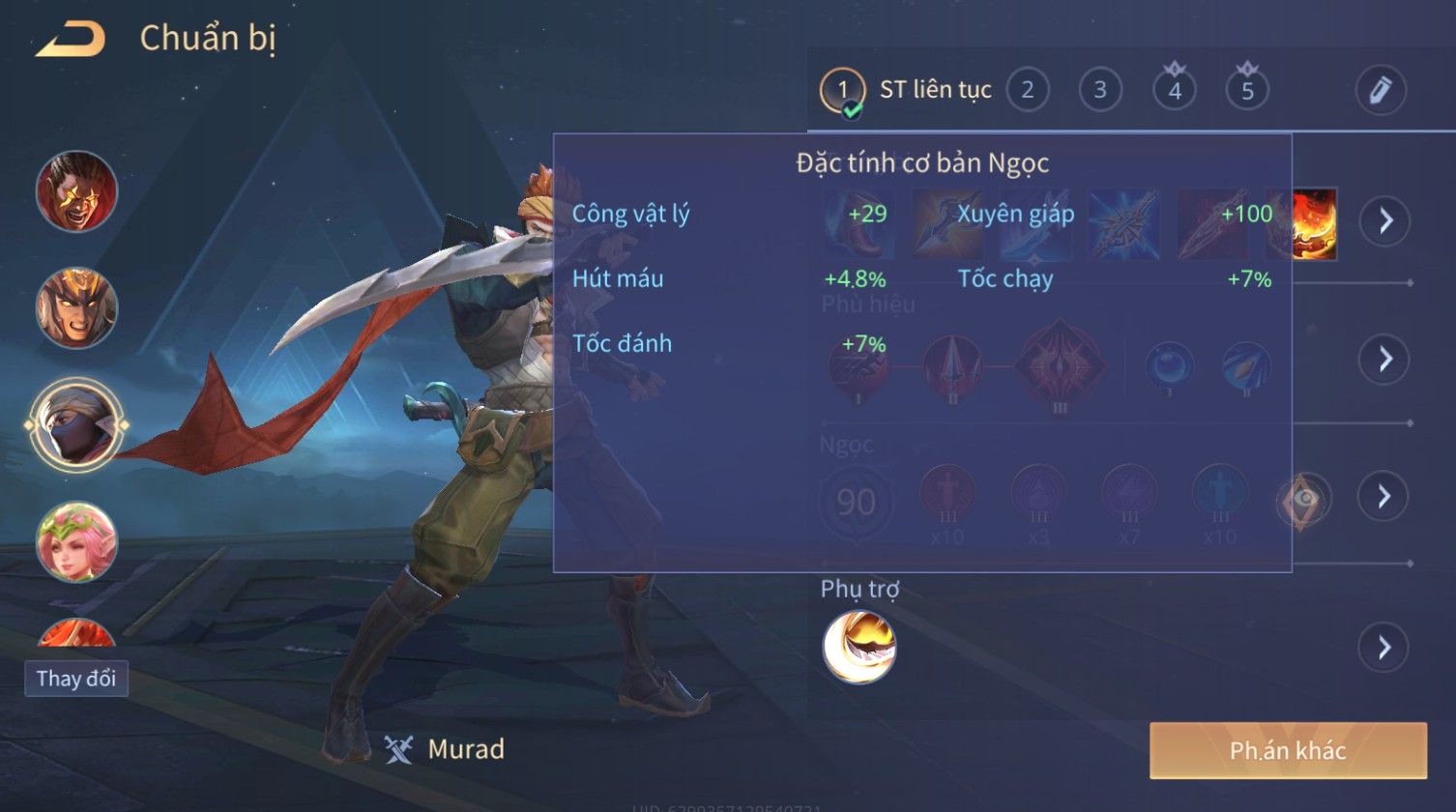
Task: Switch to build preset 2
Action: pyautogui.click(x=1027, y=91)
